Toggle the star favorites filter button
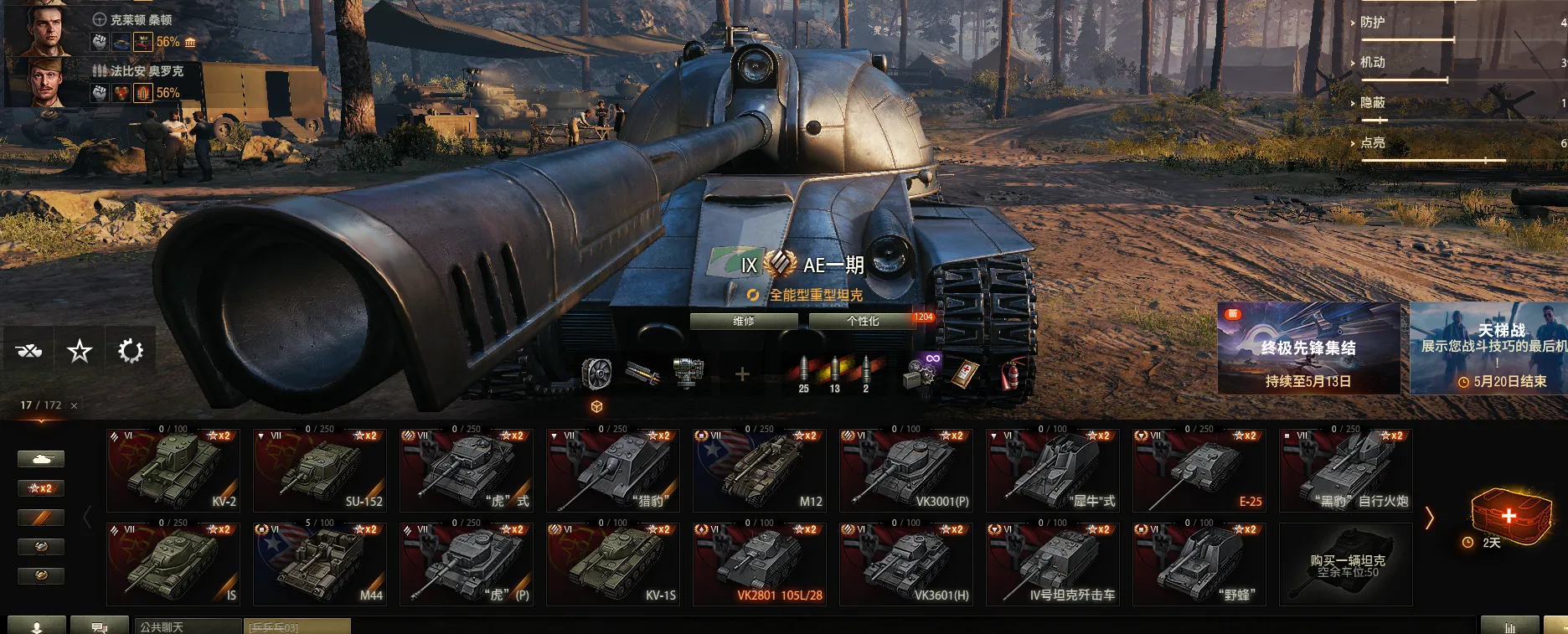Screen dimensions: 1568x634 pos(80,351)
